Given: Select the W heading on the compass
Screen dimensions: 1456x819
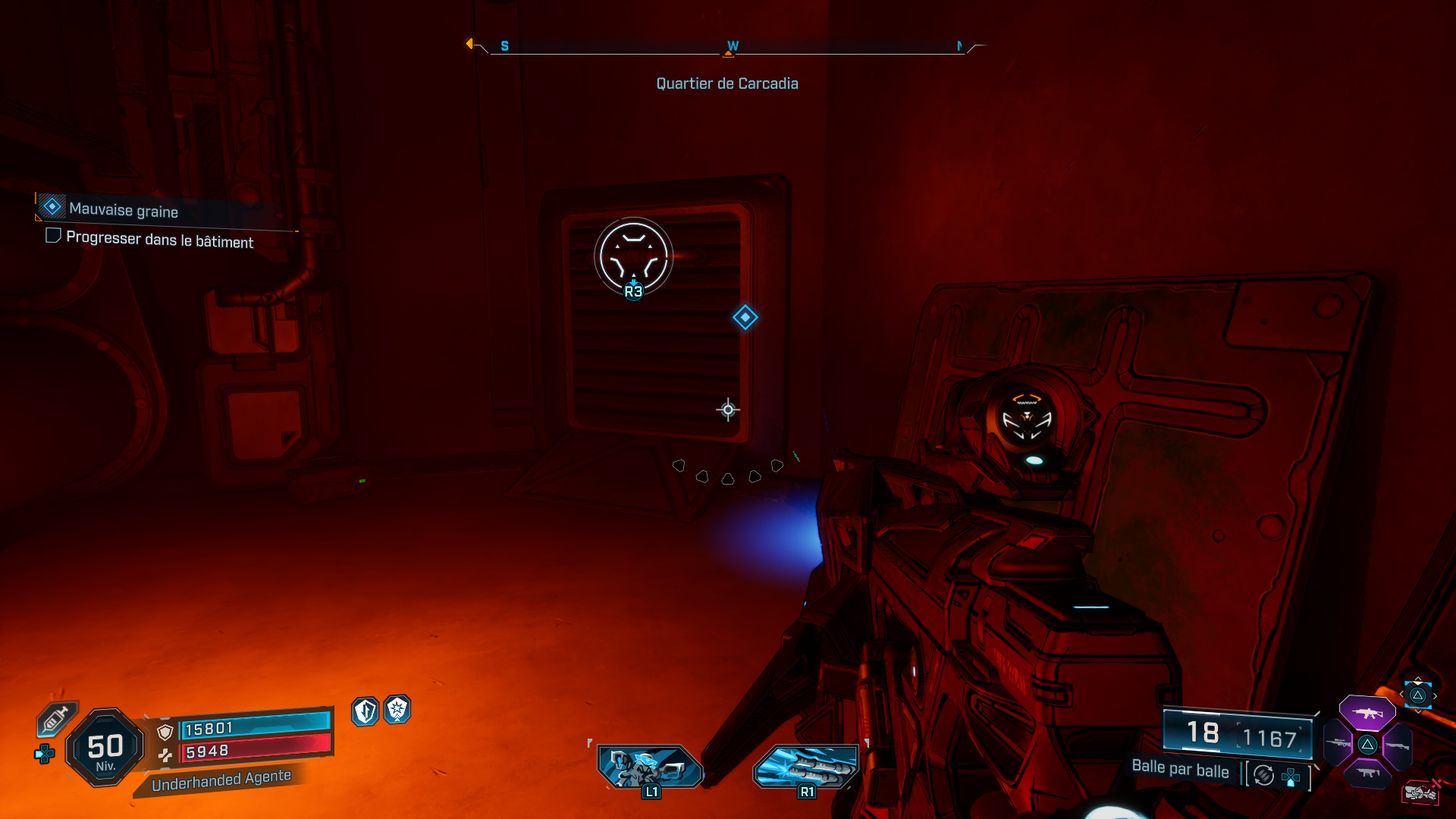Looking at the screenshot, I should coord(732,45).
